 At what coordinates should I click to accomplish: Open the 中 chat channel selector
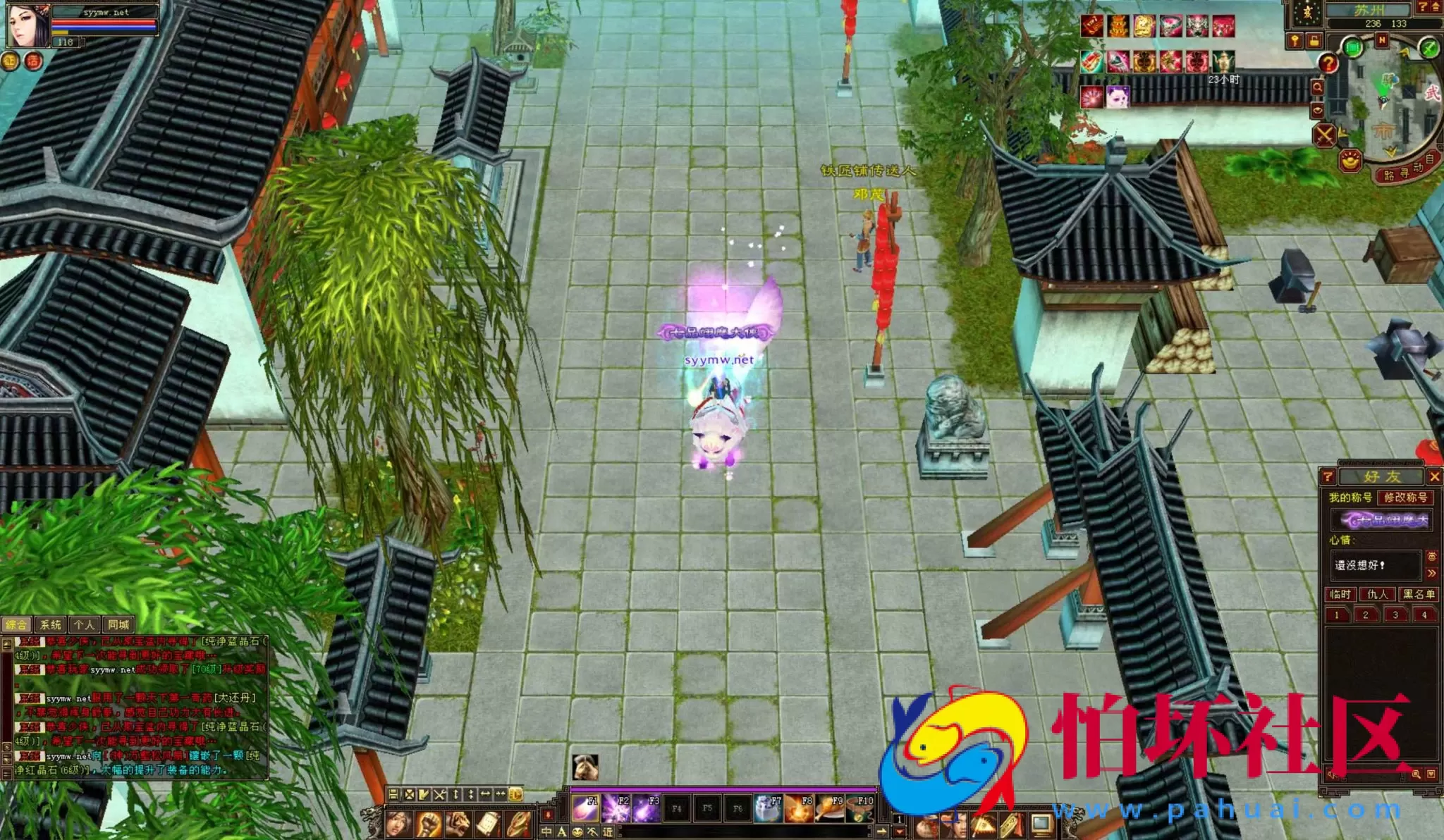click(546, 832)
